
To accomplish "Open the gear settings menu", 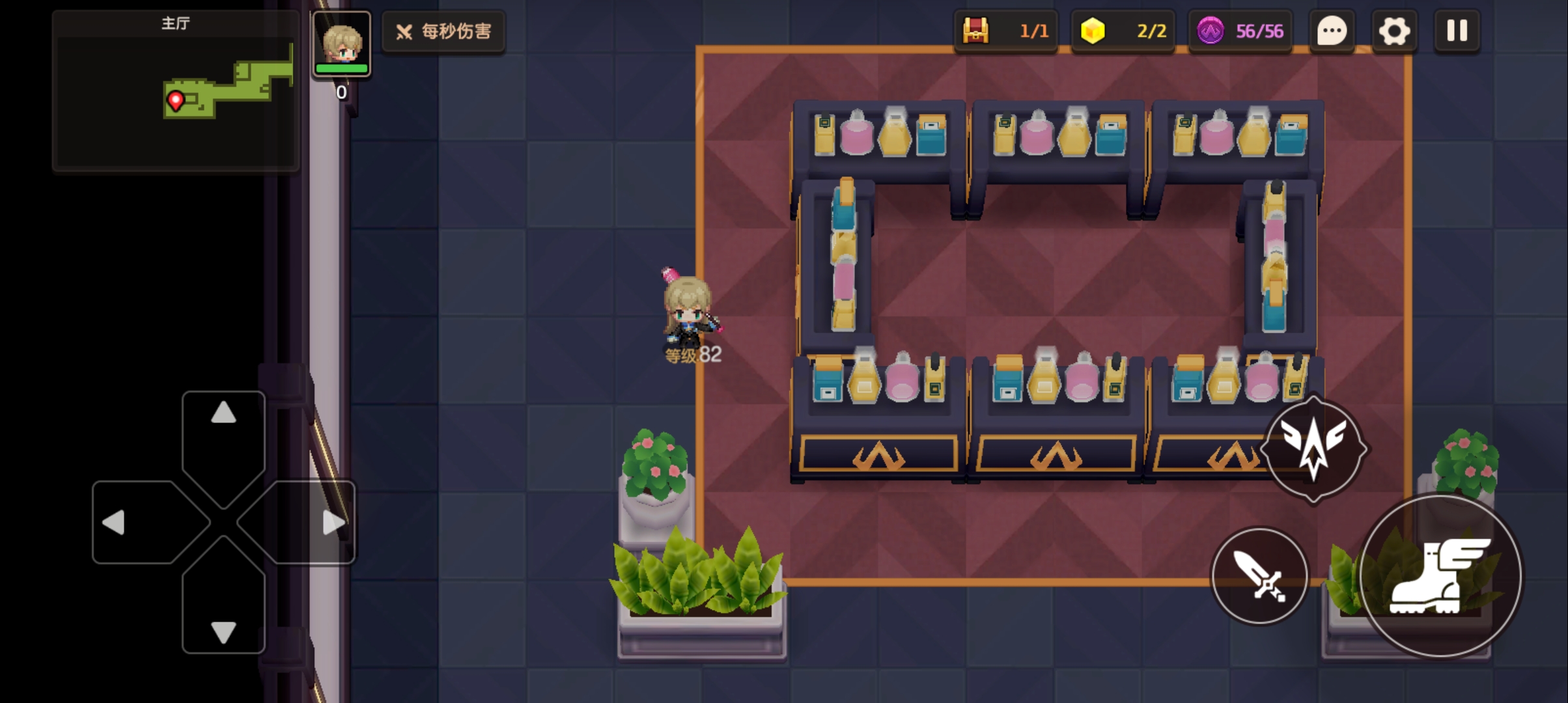I will pos(1394,31).
